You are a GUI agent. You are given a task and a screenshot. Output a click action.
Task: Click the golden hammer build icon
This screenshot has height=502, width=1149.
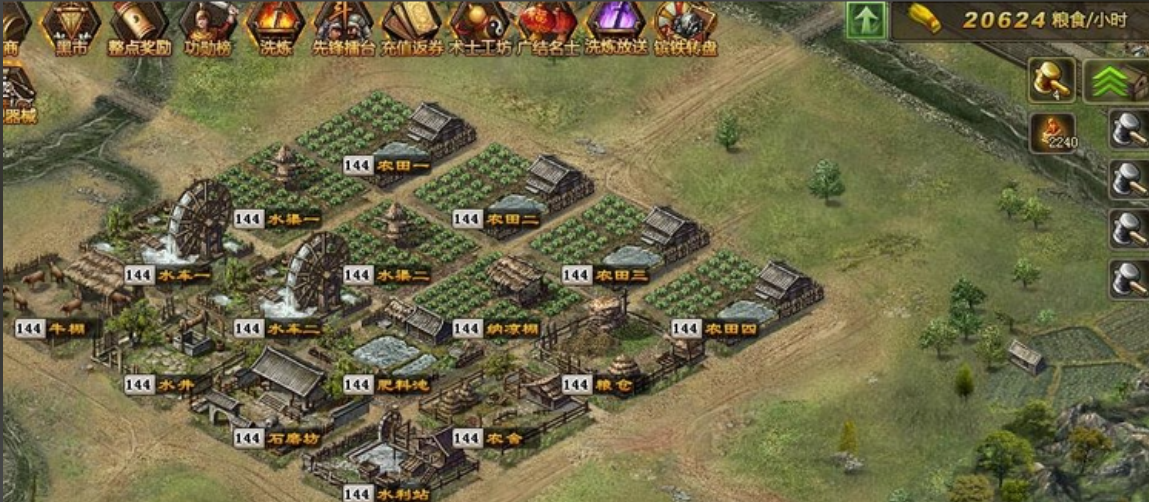click(1052, 80)
